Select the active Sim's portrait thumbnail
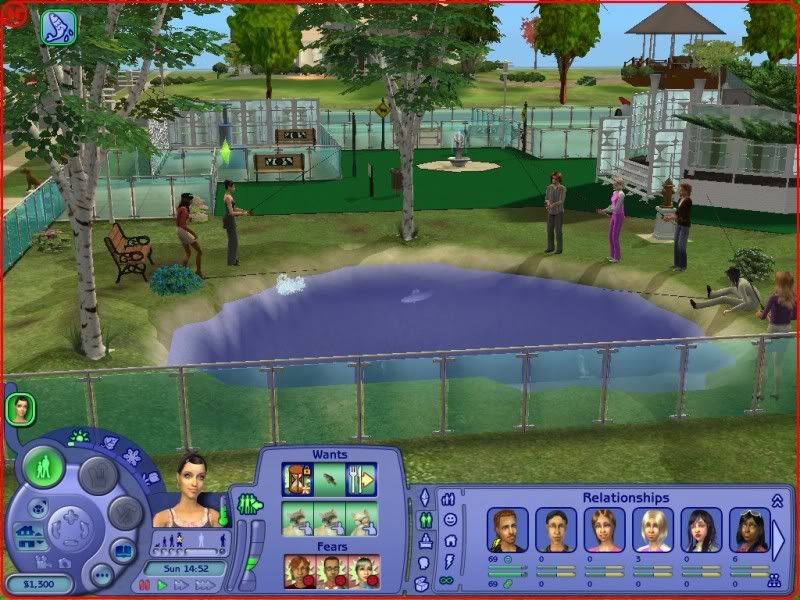This screenshot has width=800, height=600. (x=20, y=408)
